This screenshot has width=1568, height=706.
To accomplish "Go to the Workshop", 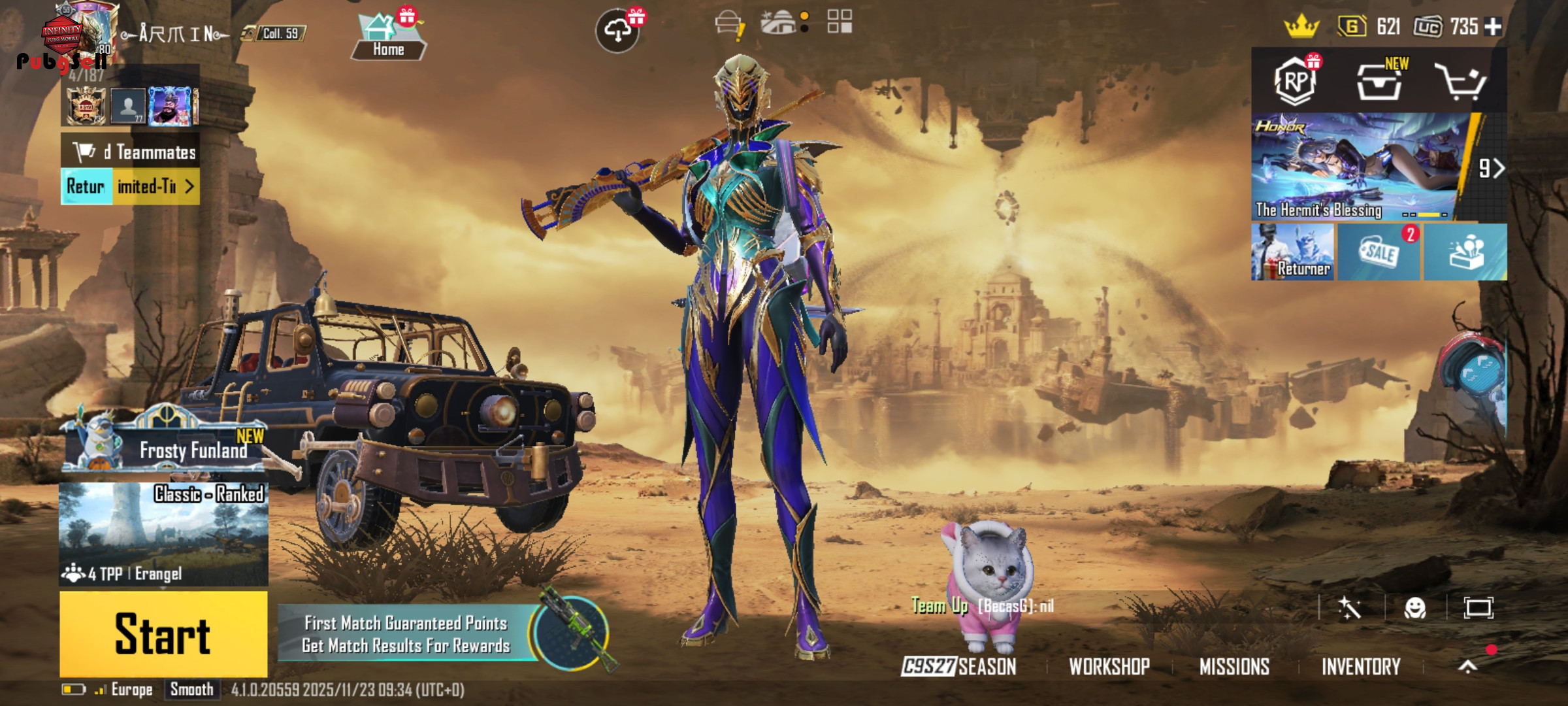I will [1109, 667].
